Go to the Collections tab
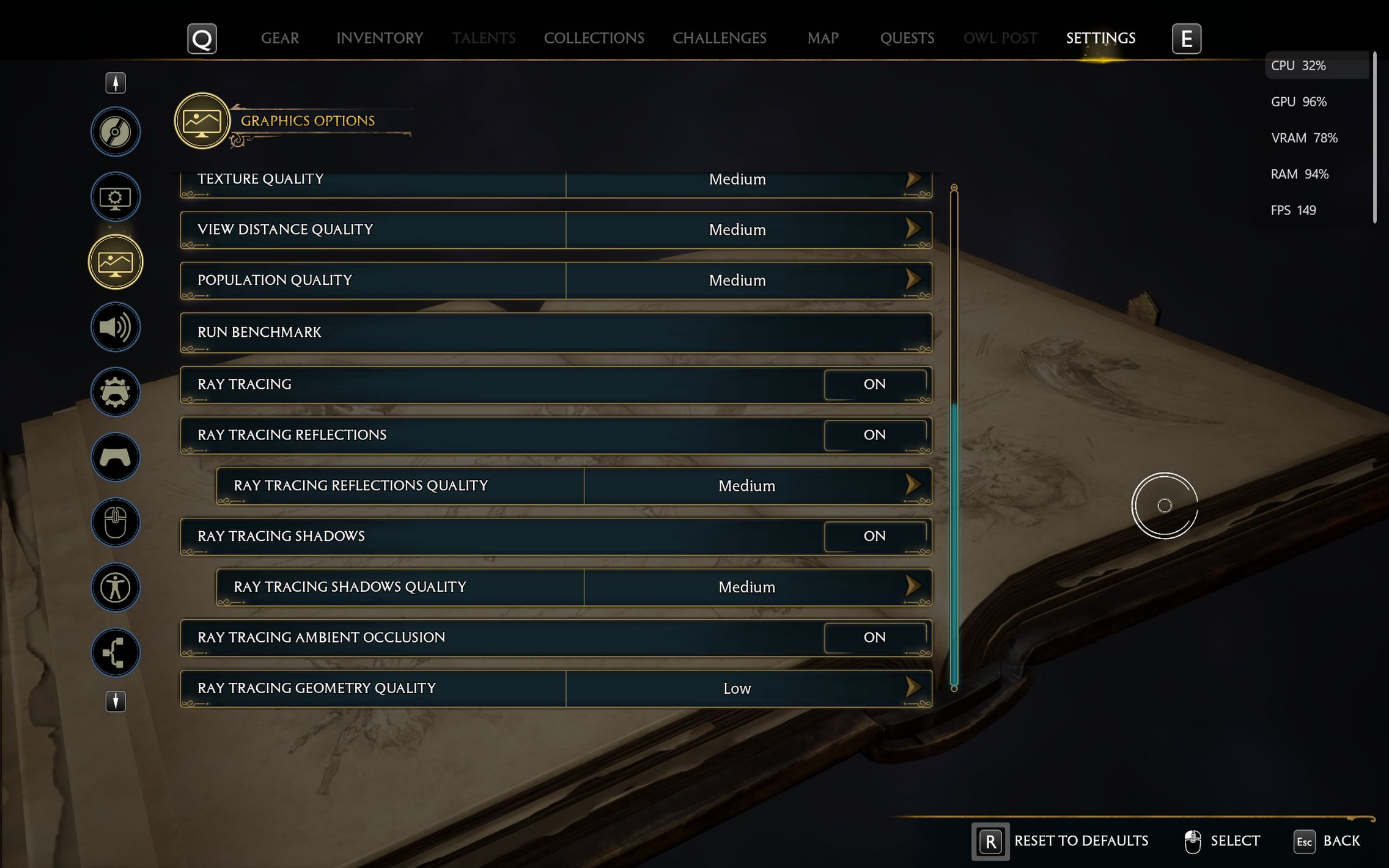Screen dimensions: 1389x868 594,38
